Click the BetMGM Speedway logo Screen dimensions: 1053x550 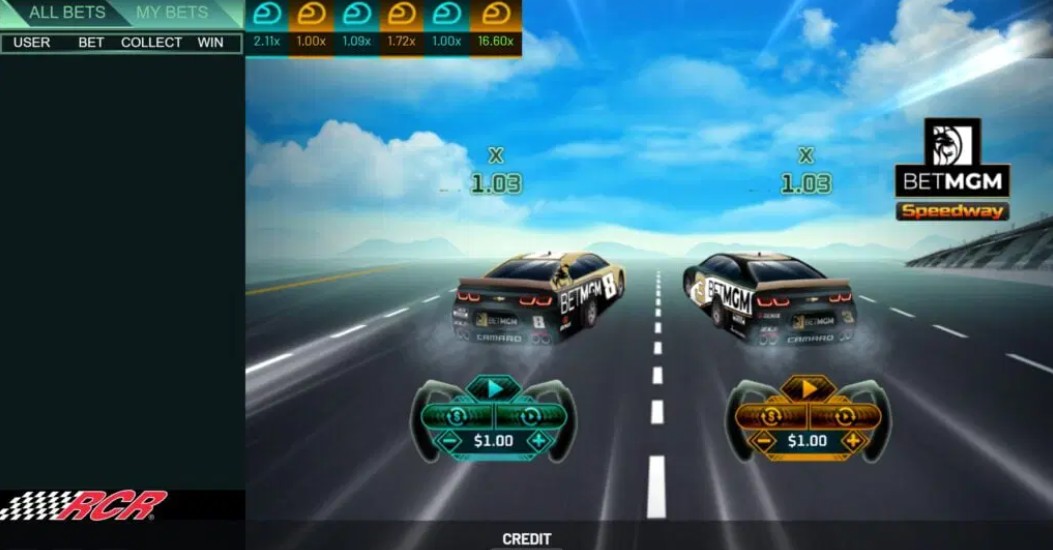point(952,170)
